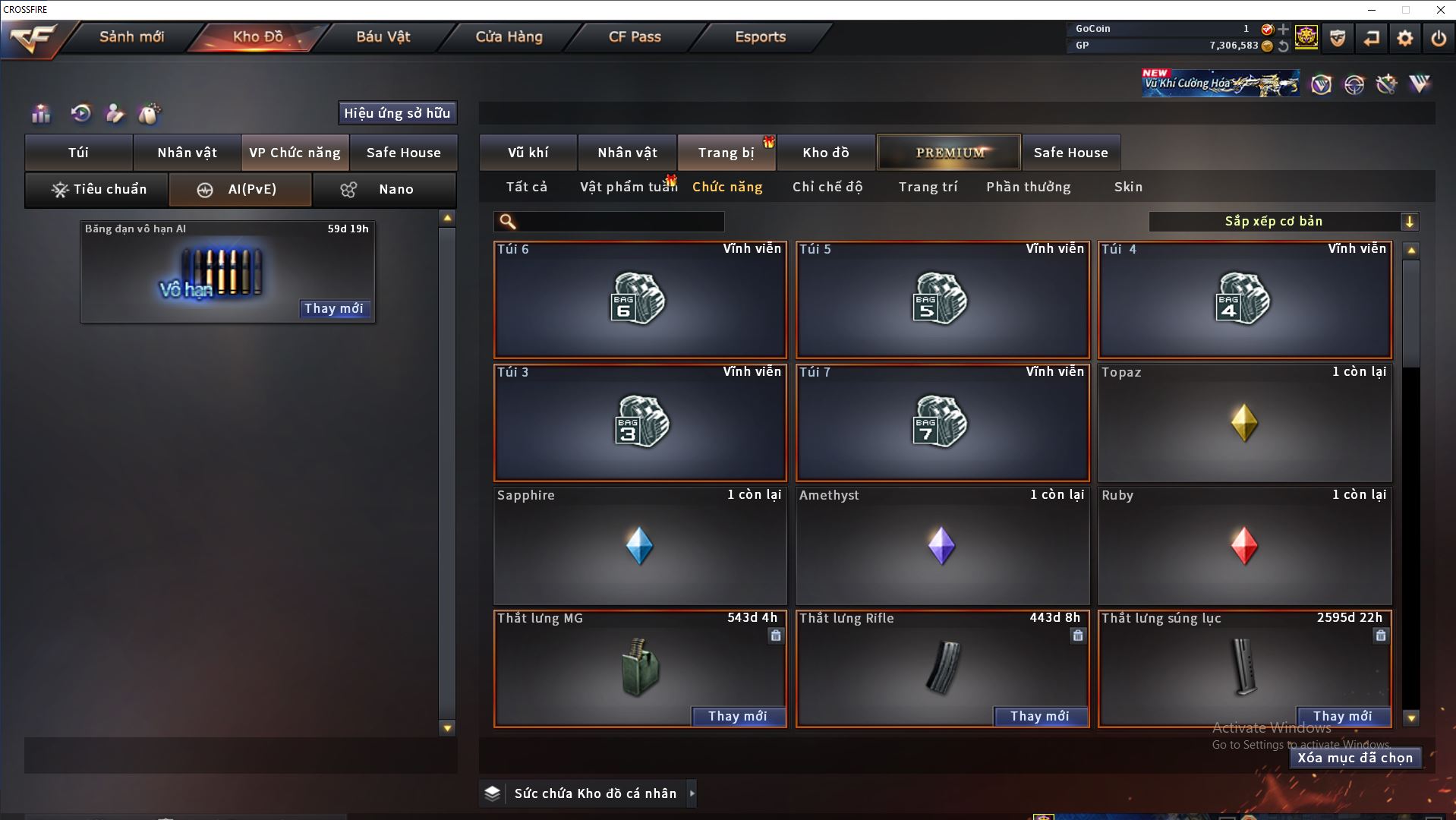The image size is (1456, 820).
Task: Open the Sảnh mới lobby tab
Action: (131, 36)
